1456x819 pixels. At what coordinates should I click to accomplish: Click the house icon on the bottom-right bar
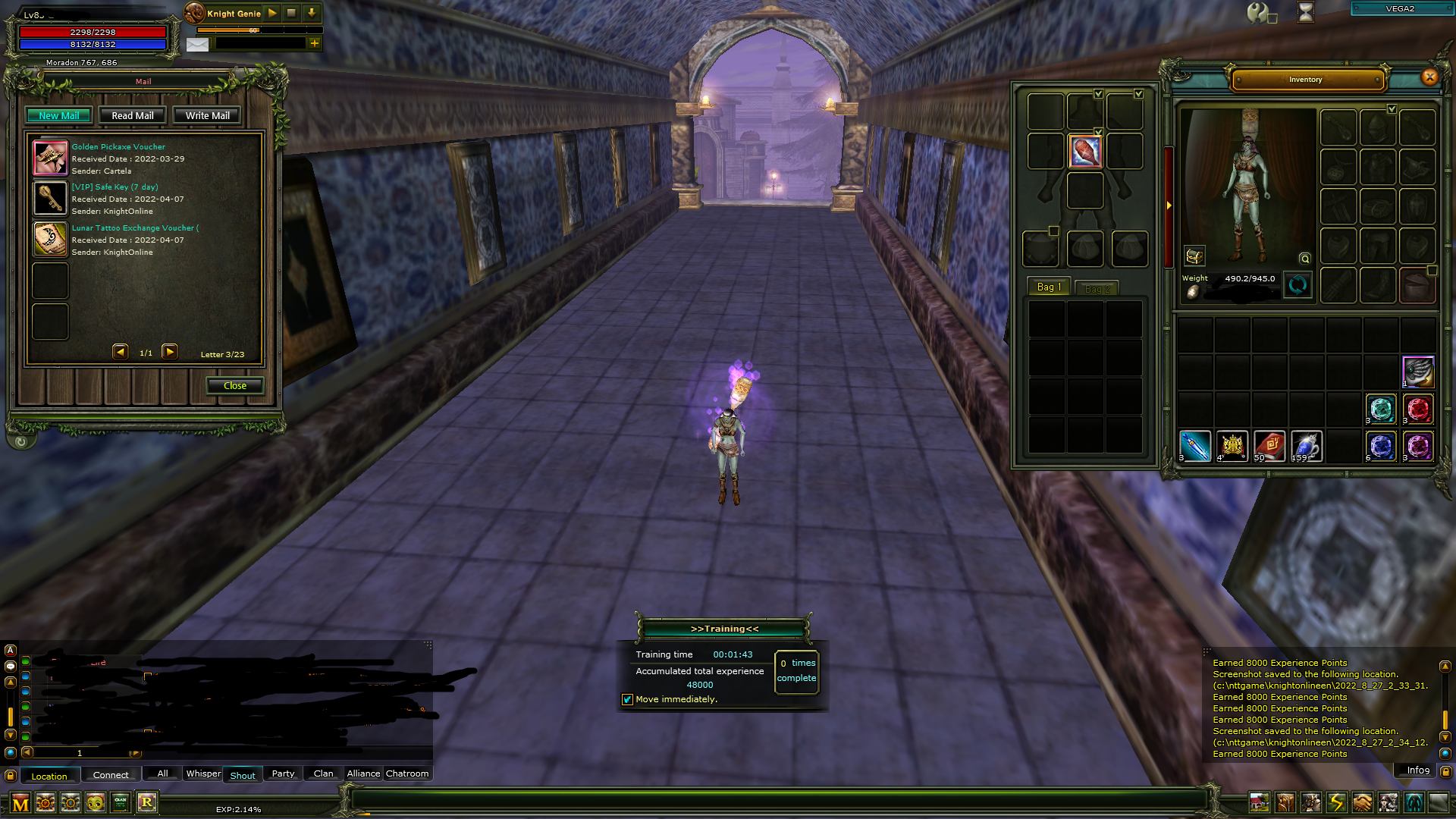[1260, 800]
